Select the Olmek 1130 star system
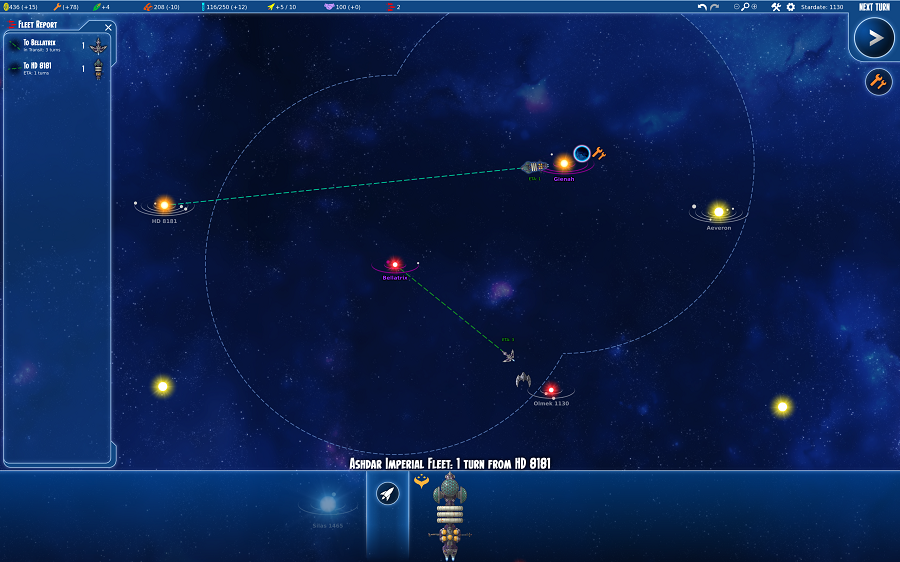This screenshot has height=562, width=900. (550, 390)
